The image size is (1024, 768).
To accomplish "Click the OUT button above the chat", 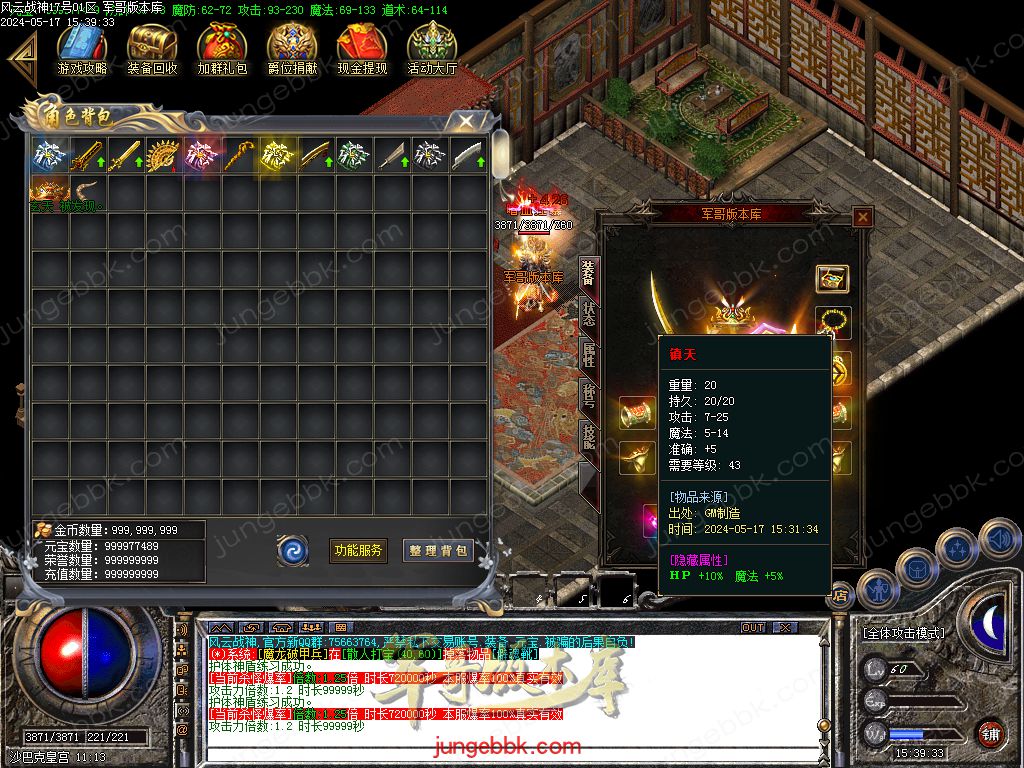I will pos(752,628).
